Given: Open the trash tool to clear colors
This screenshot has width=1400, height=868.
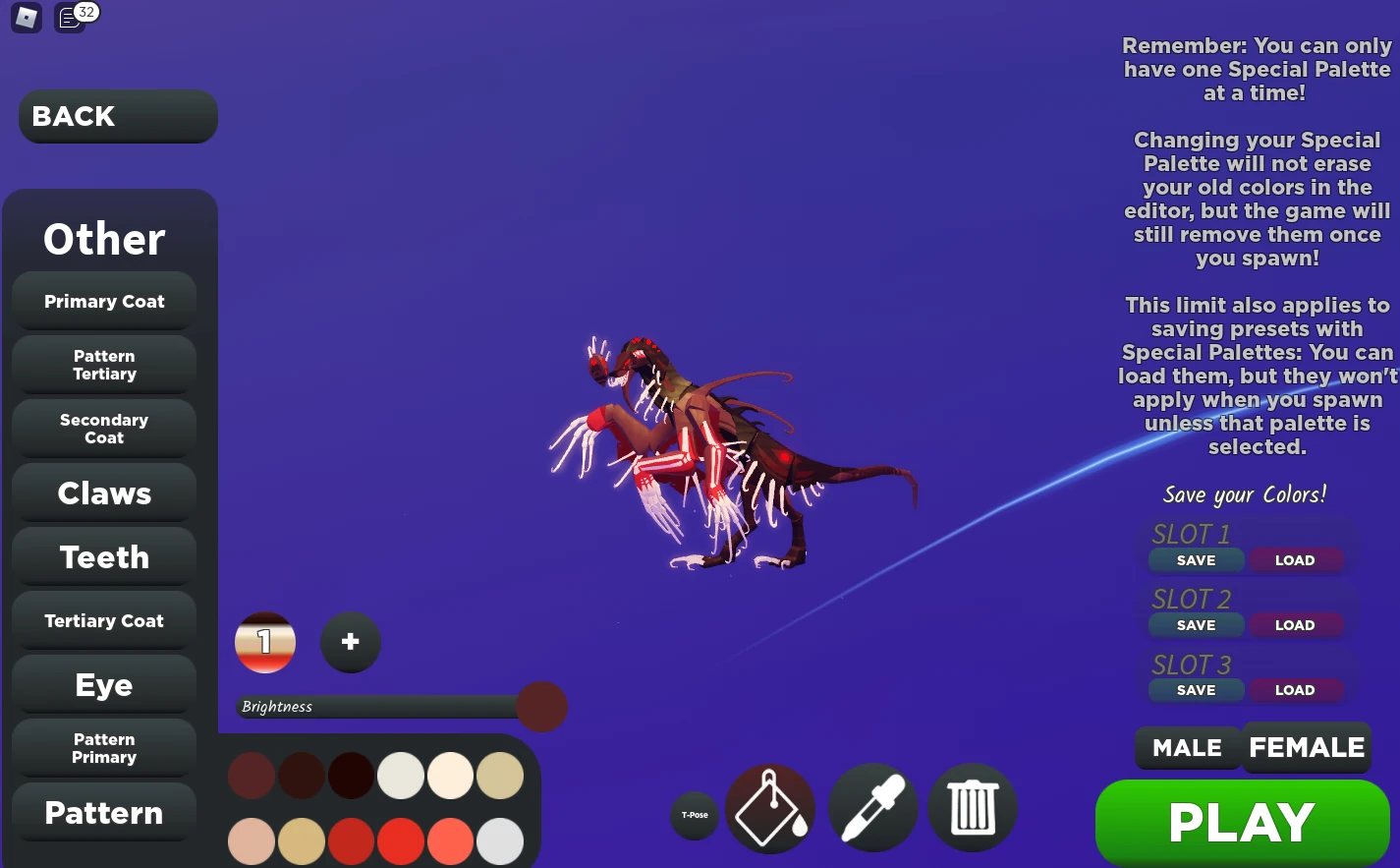Looking at the screenshot, I should (x=973, y=808).
